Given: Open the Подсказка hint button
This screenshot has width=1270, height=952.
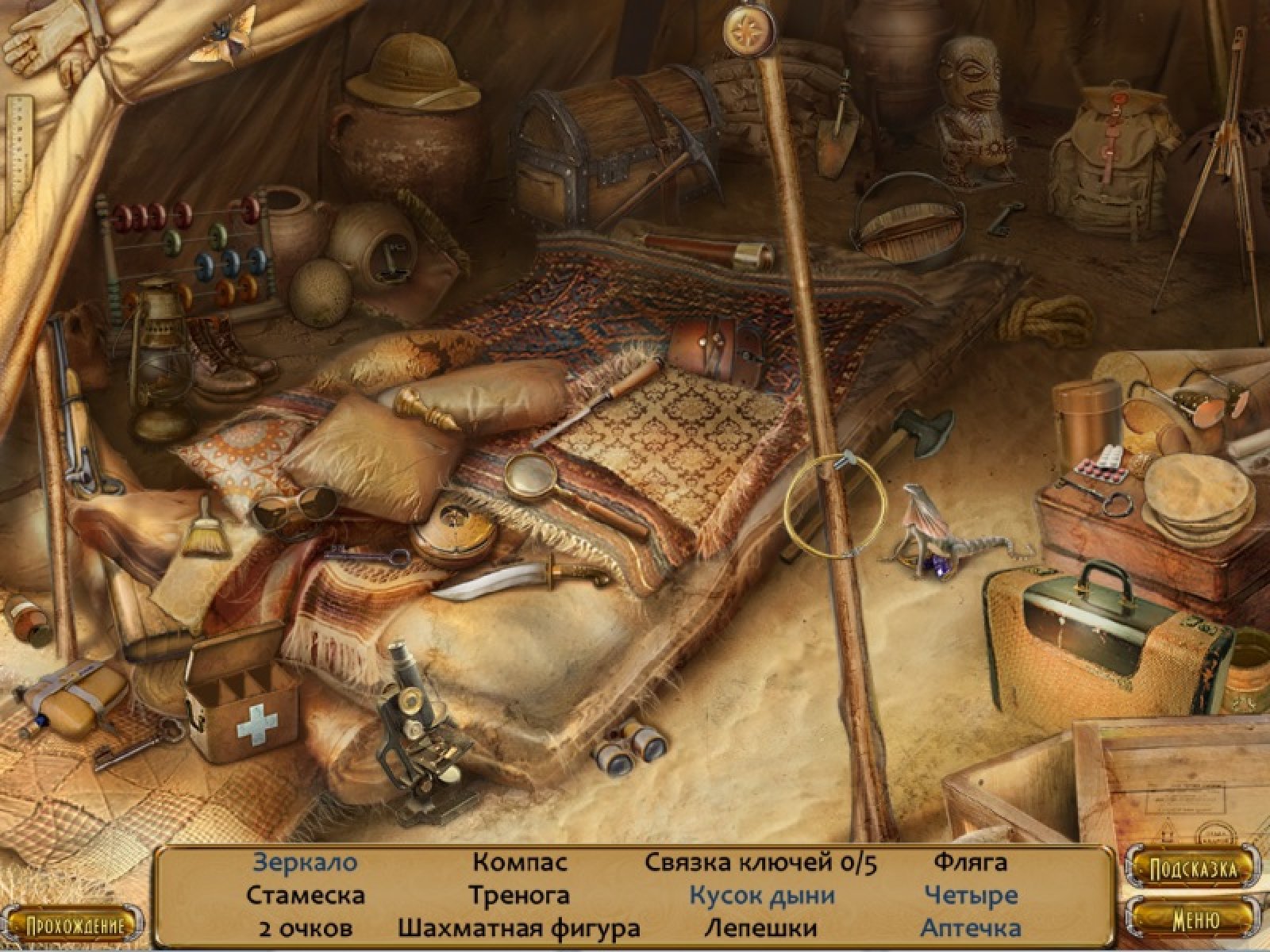Looking at the screenshot, I should coord(1194,869).
